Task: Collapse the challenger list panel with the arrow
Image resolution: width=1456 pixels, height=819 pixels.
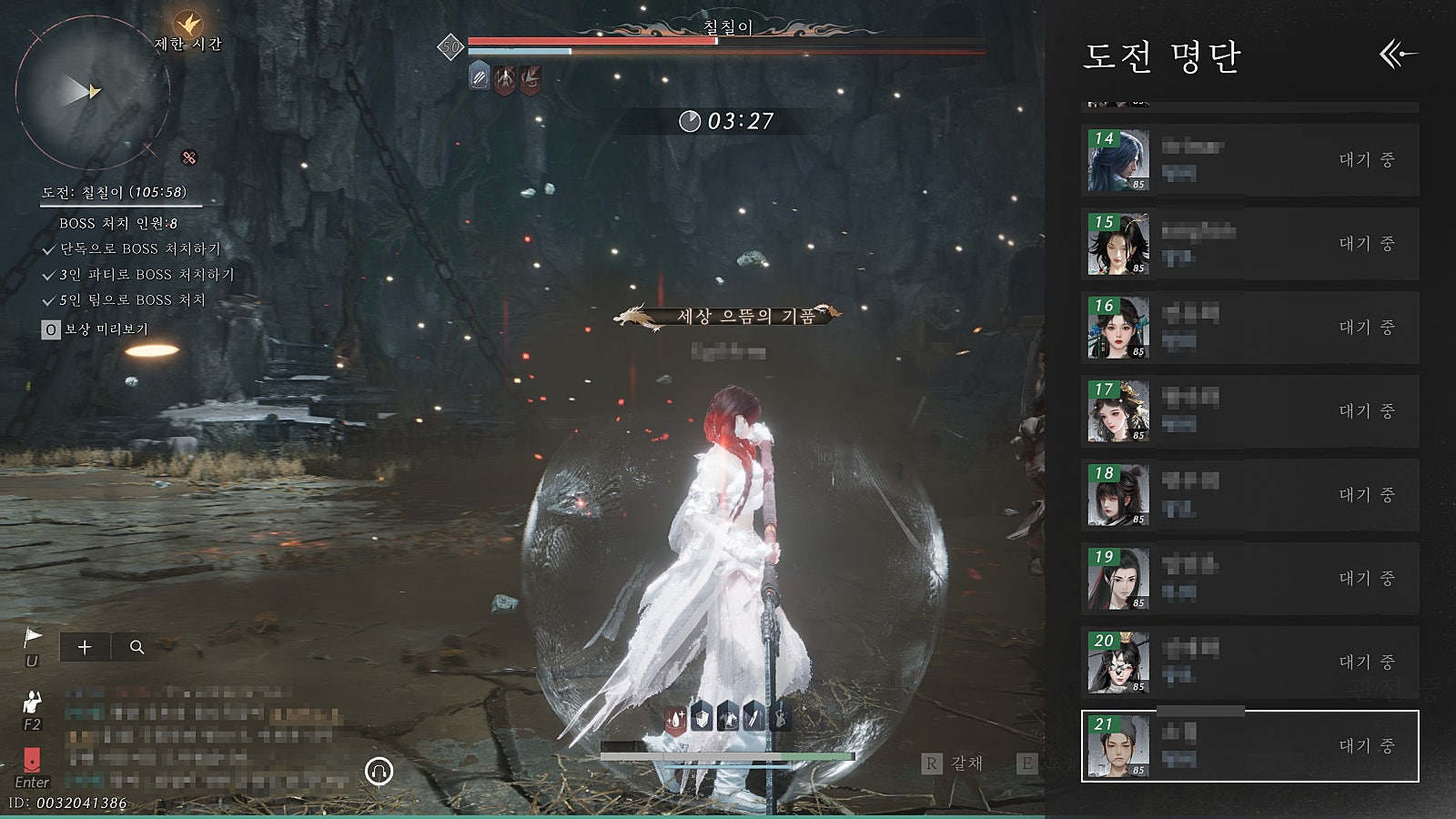Action: [x=1397, y=55]
